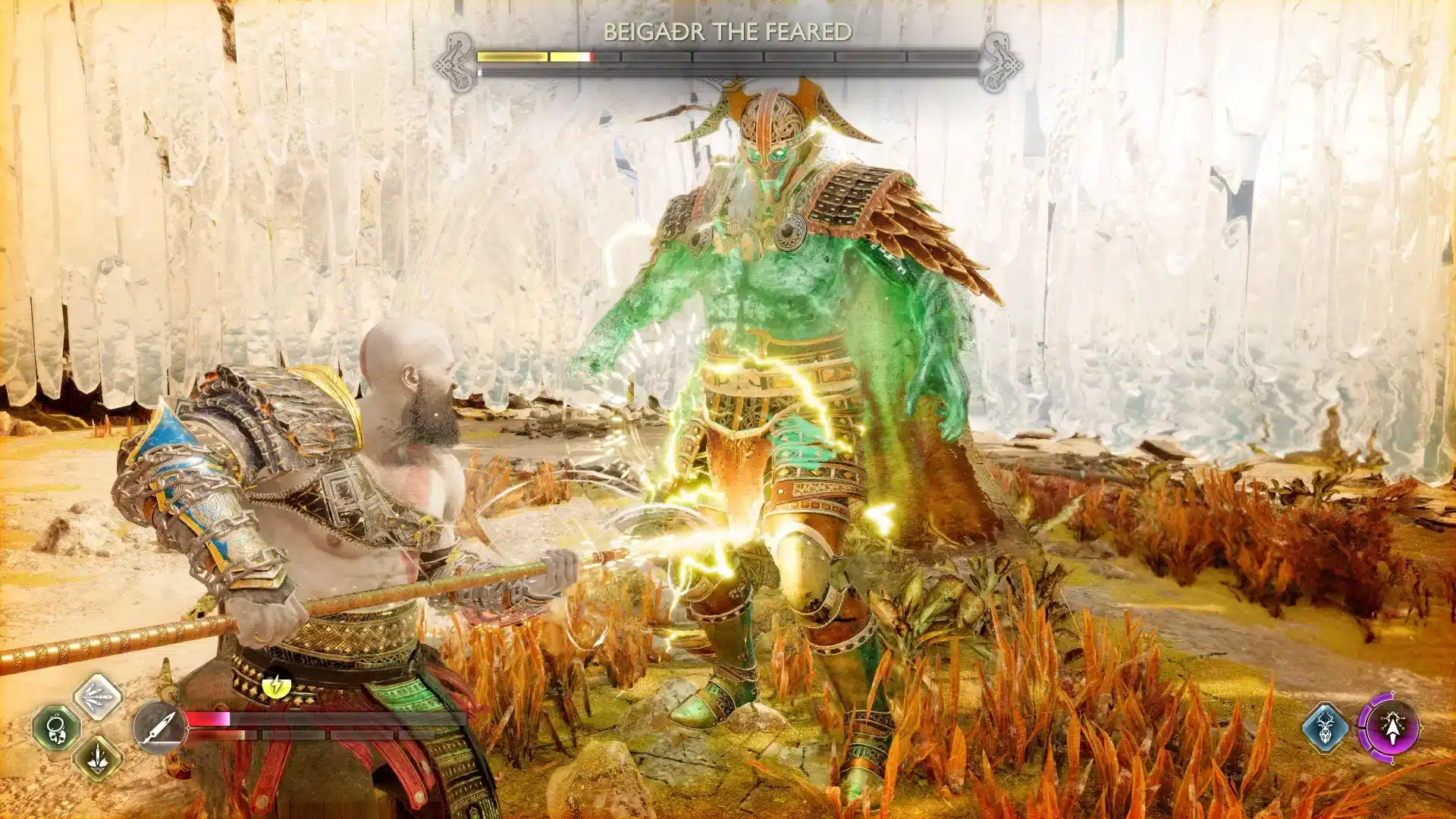1456x819 pixels.
Task: Click the purple arrow command wheel icon
Action: coord(1393,728)
